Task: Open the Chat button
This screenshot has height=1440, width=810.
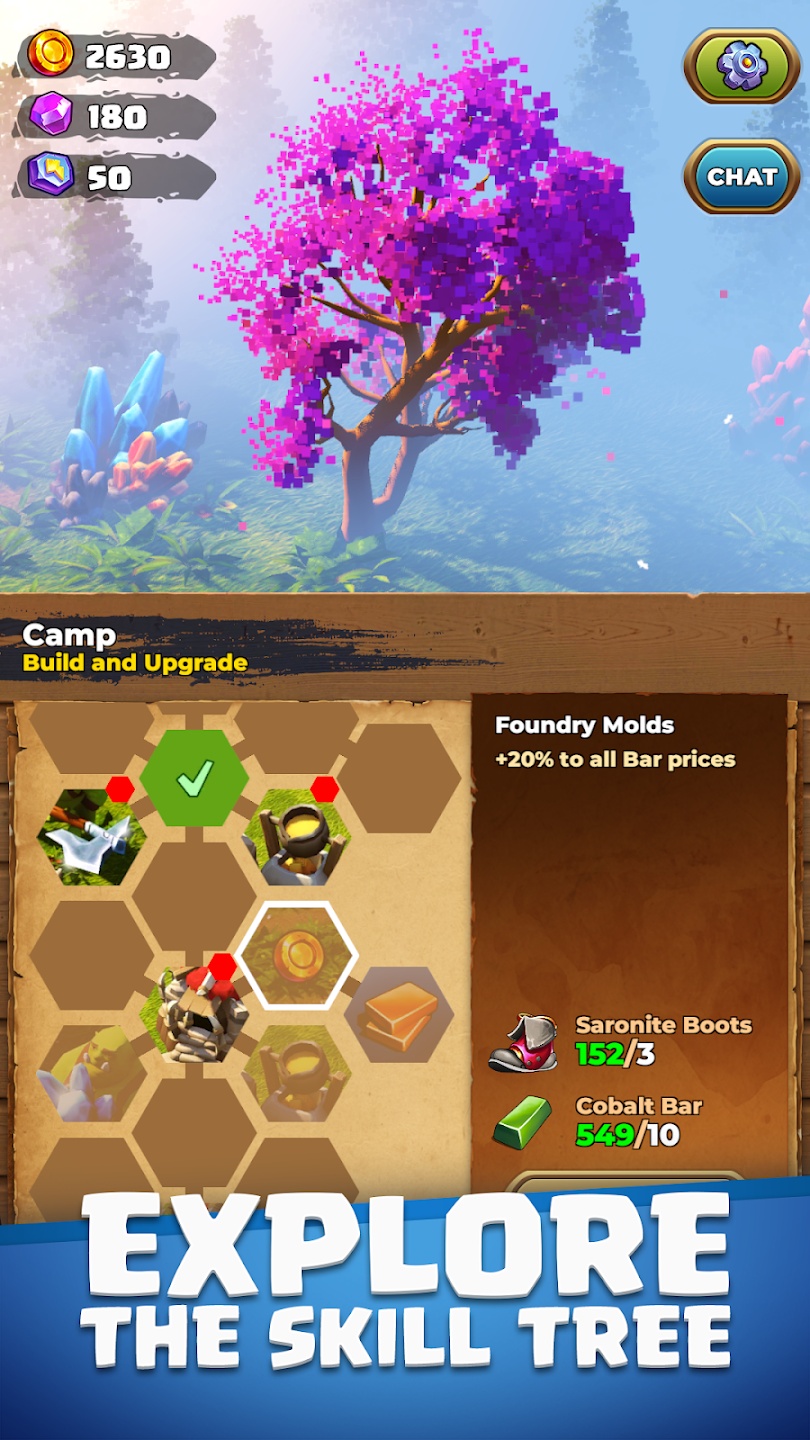Action: pos(742,177)
